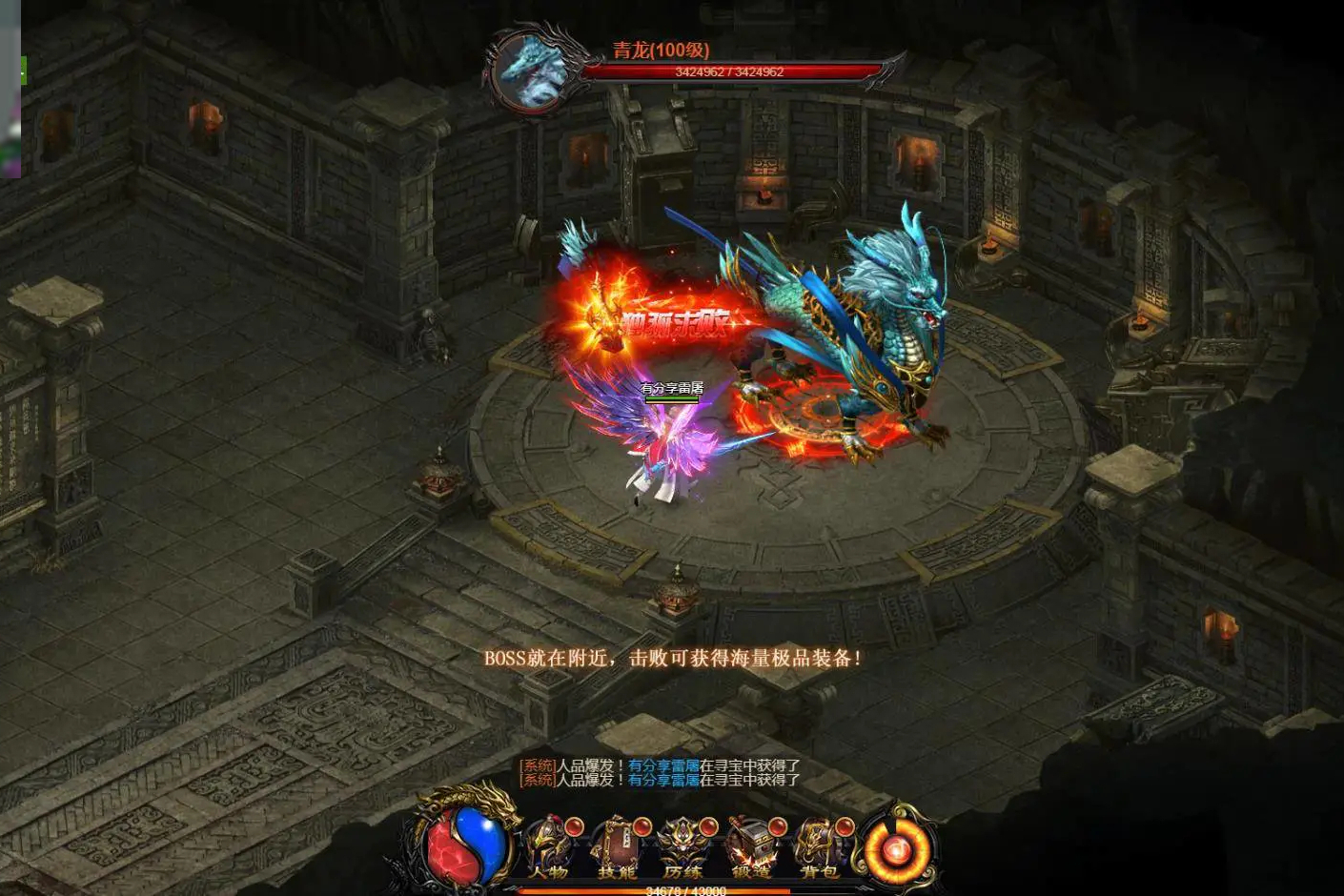Image resolution: width=1344 pixels, height=896 pixels.
Task: Open the 锻造 forging menu
Action: (751, 847)
